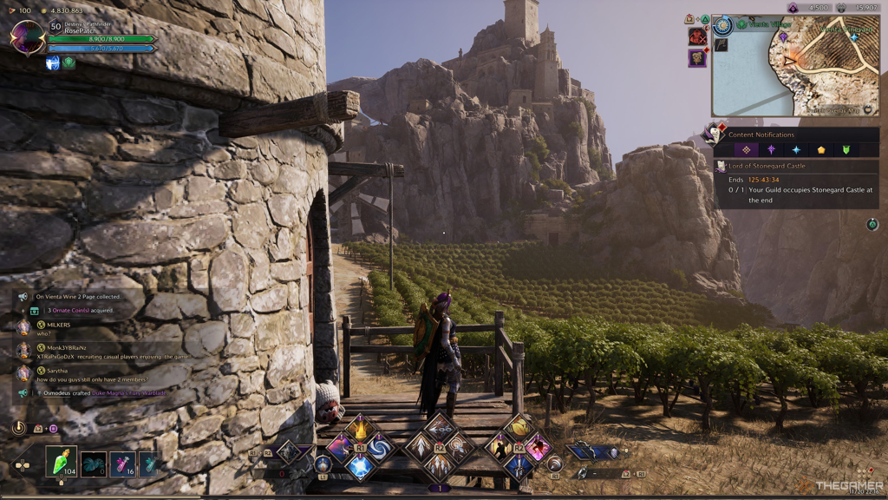Click the RosePatch character portrait
Image resolution: width=888 pixels, height=500 pixels.
pos(26,37)
